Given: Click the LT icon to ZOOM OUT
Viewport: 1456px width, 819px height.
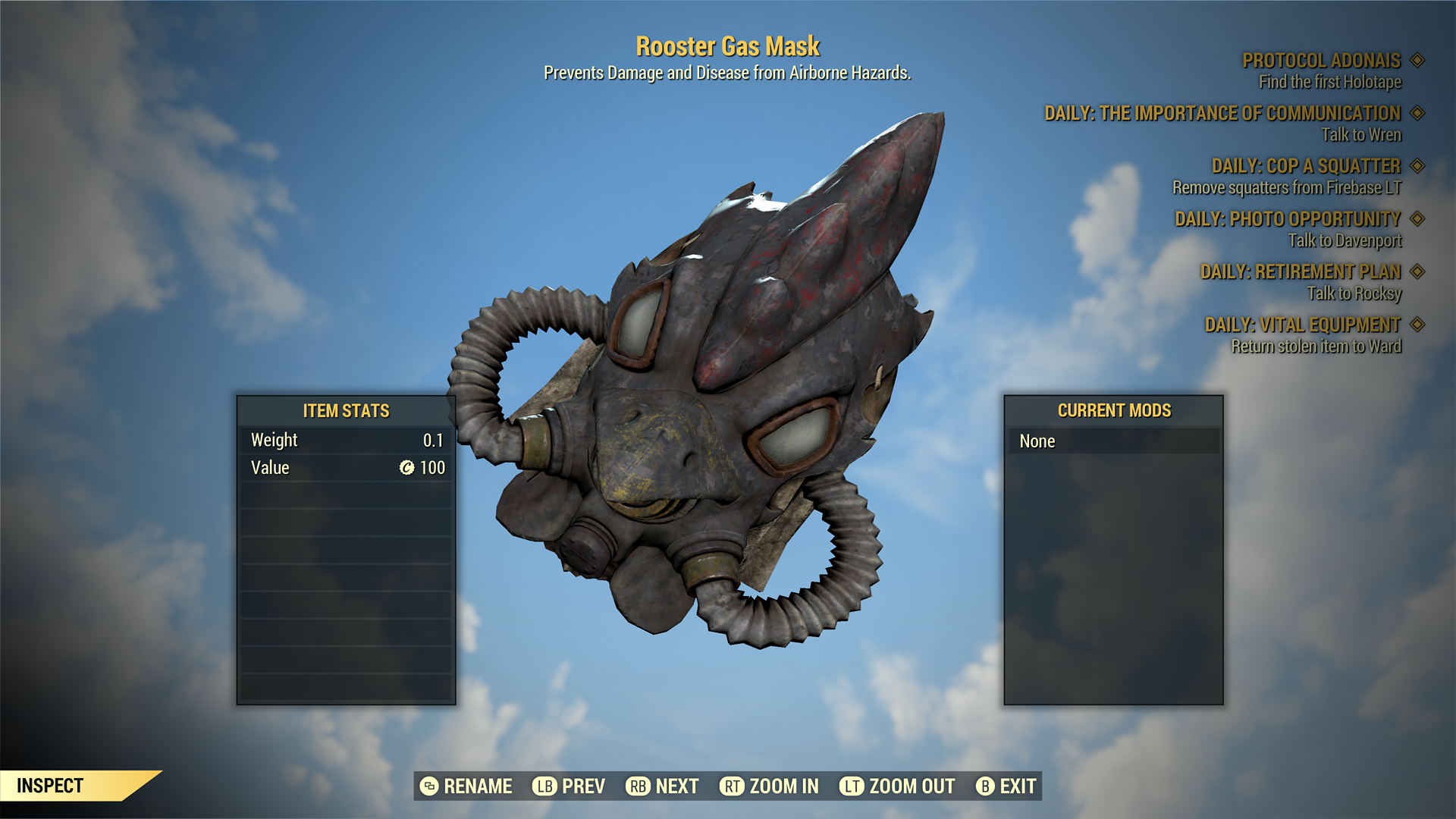Looking at the screenshot, I should pos(852,786).
